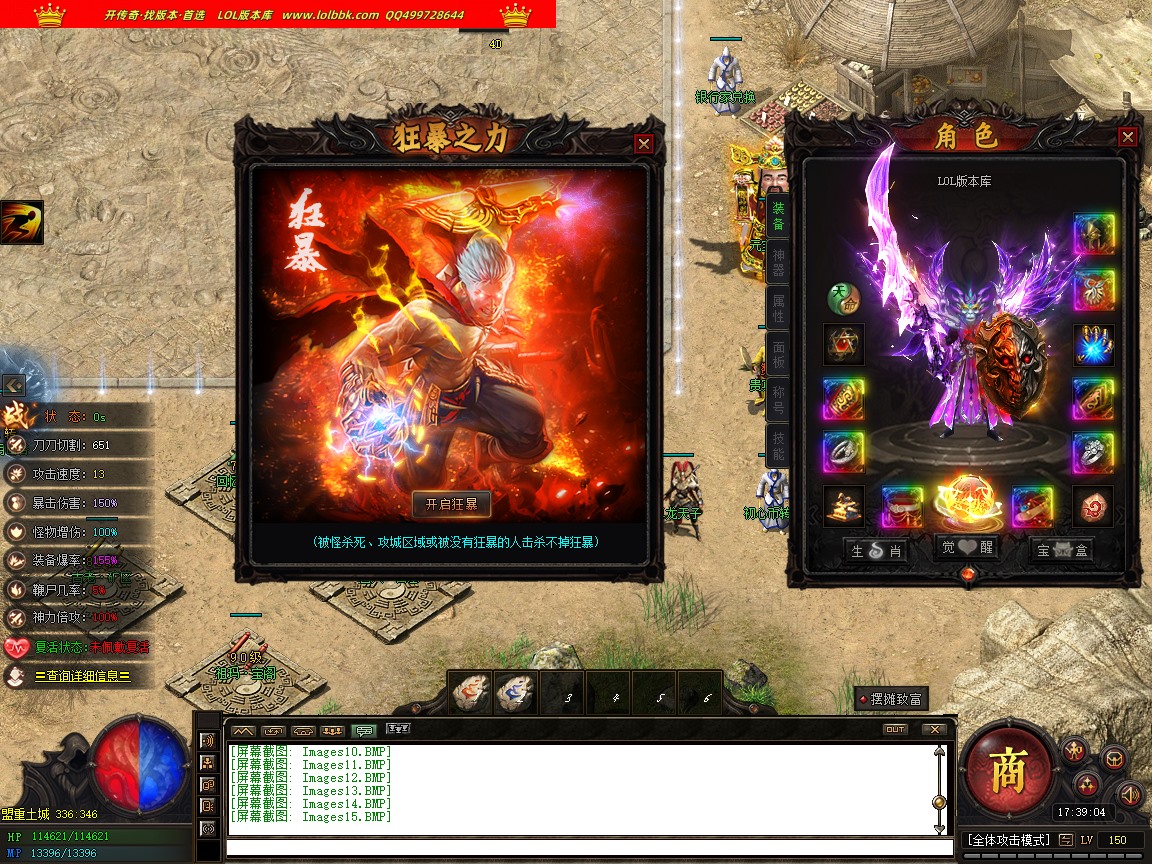This screenshot has height=864, width=1152.
Task: Select the helmet equipment slot
Action: [x=1094, y=235]
